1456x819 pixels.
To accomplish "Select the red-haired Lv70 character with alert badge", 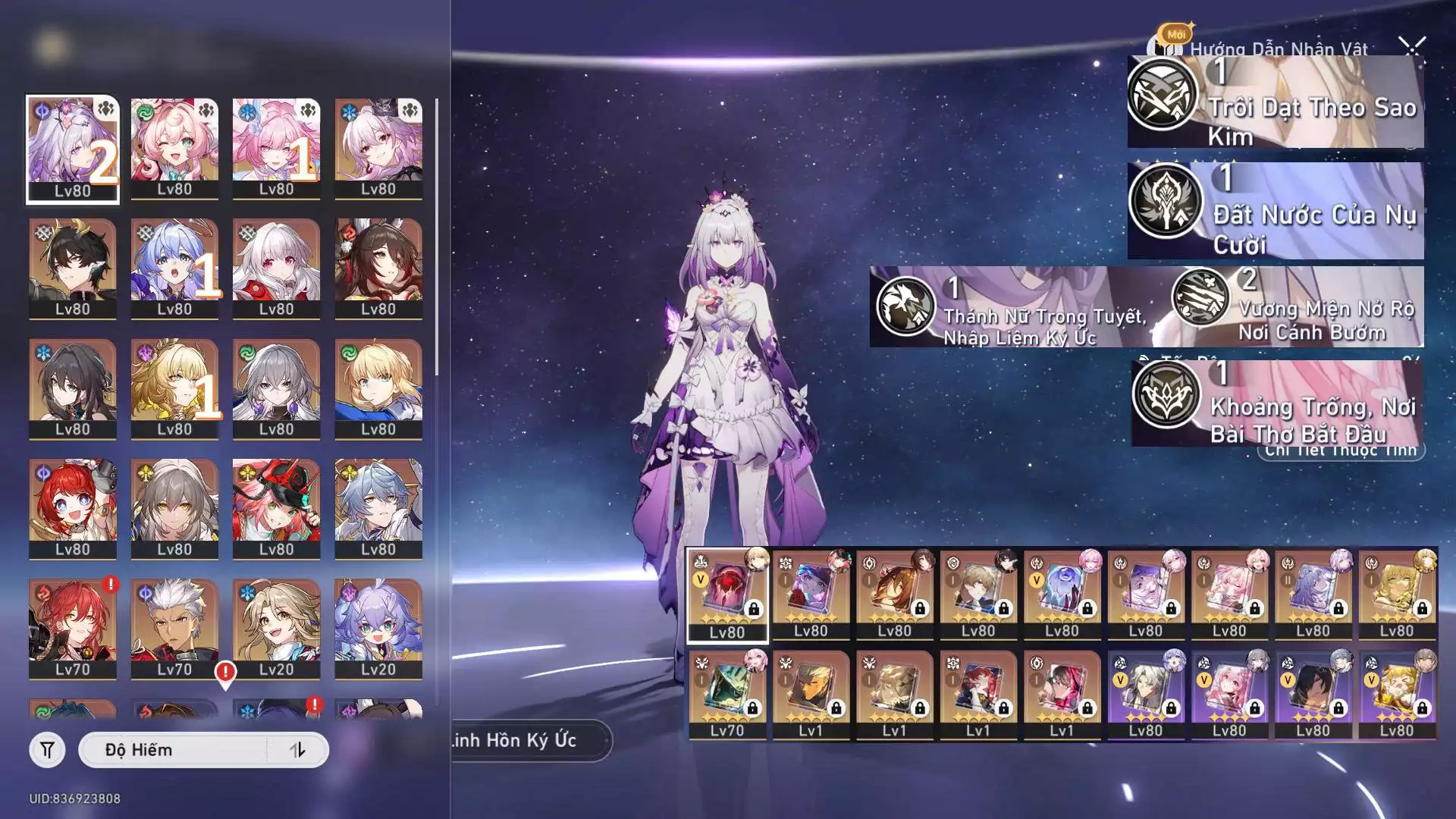I will pyautogui.click(x=73, y=628).
